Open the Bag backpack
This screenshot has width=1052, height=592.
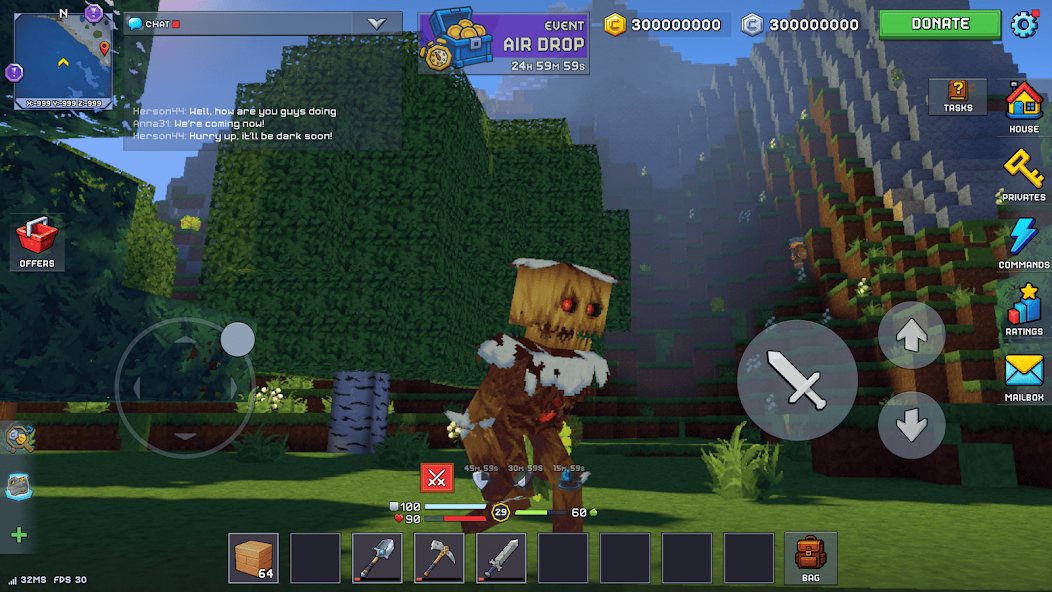(x=810, y=558)
